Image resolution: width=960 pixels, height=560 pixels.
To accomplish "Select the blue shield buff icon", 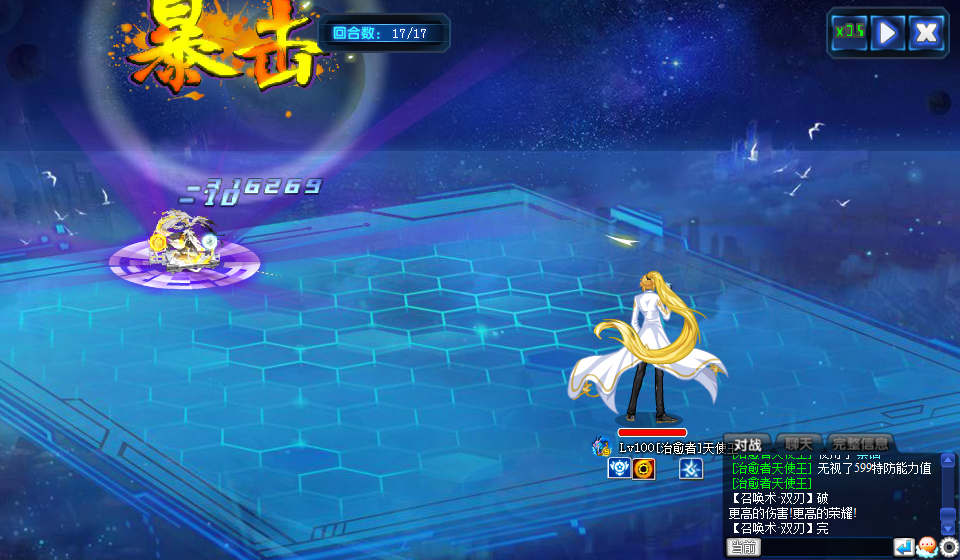I will pyautogui.click(x=619, y=468).
